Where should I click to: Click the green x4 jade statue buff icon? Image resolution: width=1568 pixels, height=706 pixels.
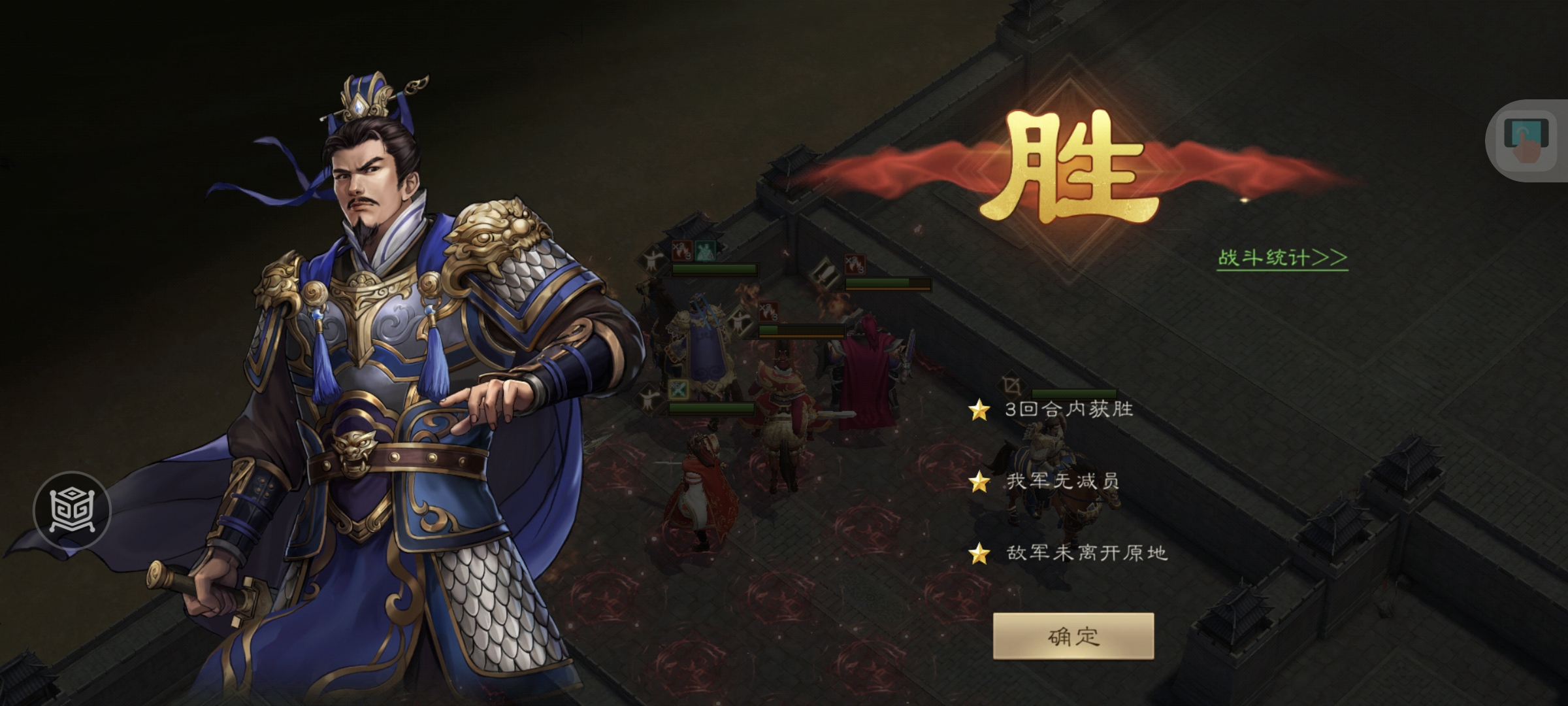point(705,250)
